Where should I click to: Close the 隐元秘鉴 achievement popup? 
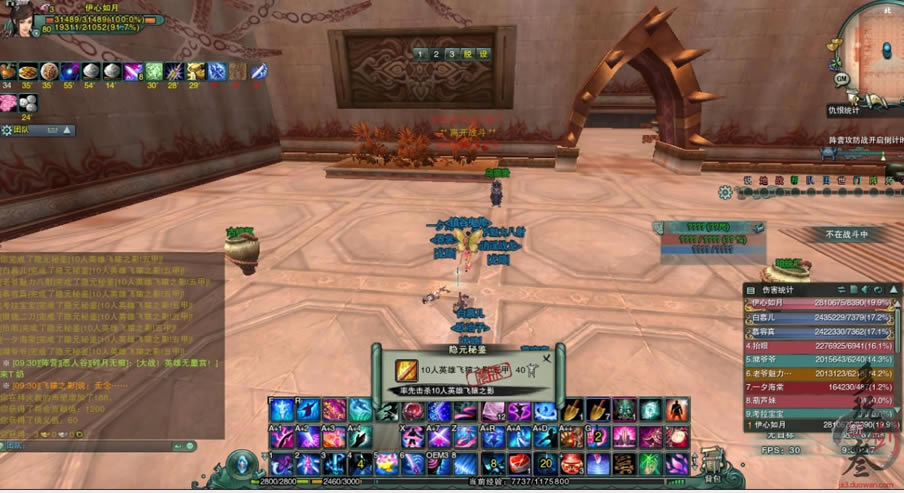pyautogui.click(x=546, y=358)
